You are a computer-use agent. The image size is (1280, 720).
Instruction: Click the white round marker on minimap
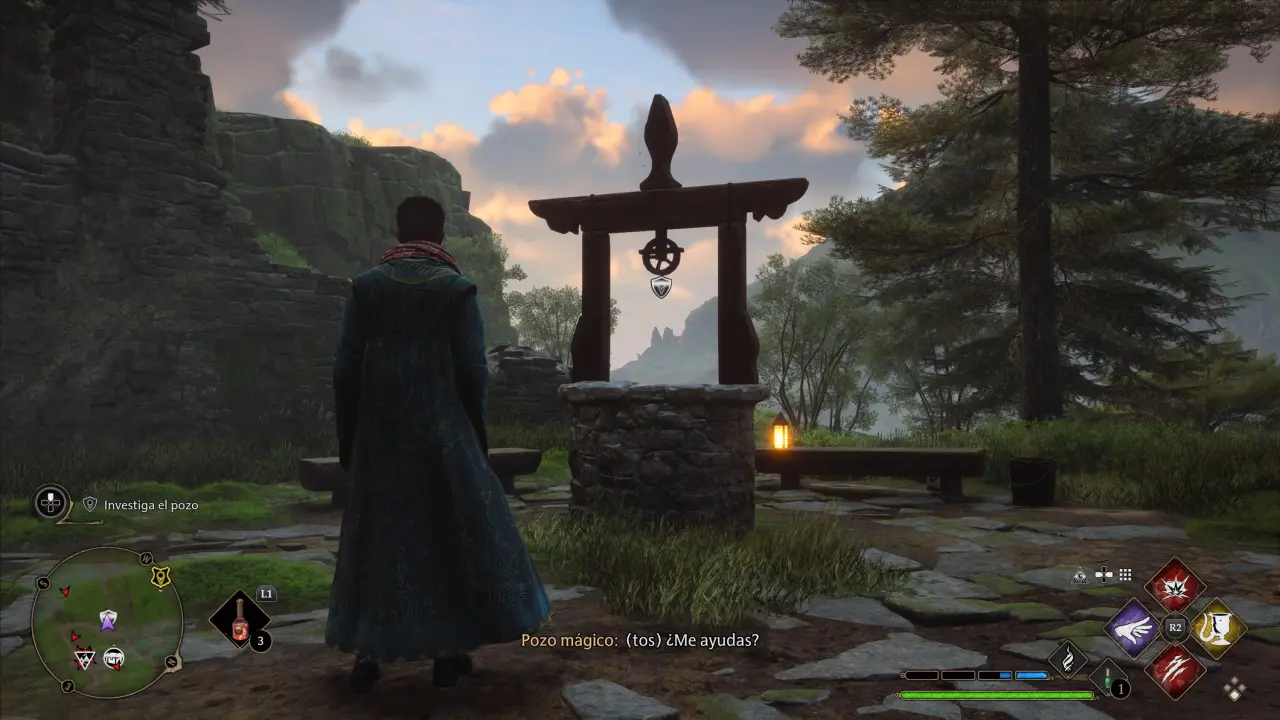click(114, 657)
